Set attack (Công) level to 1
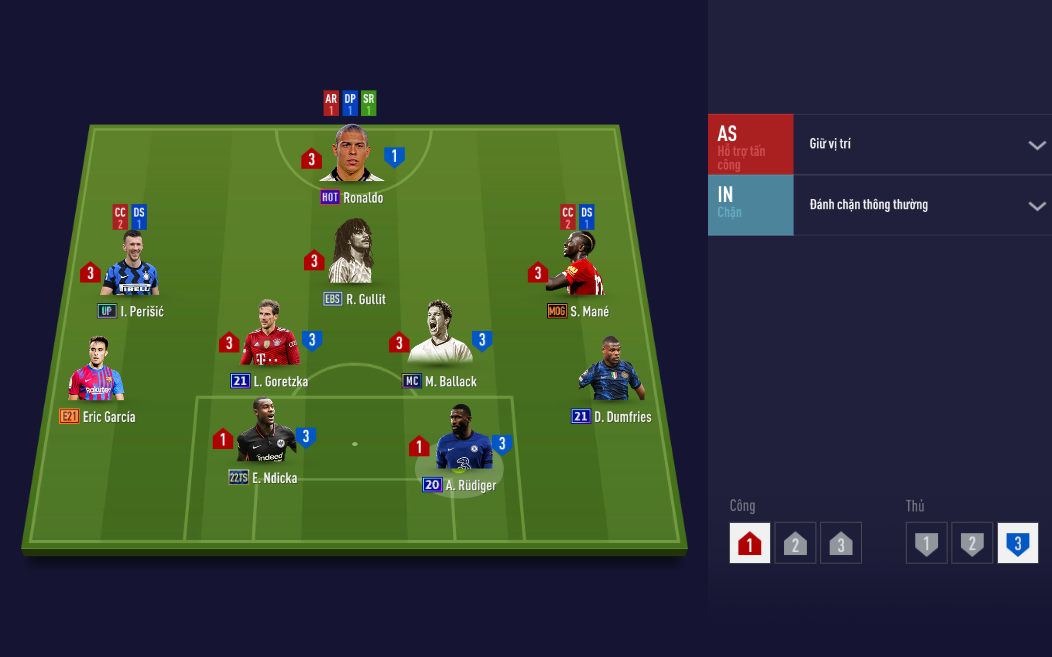This screenshot has height=657, width=1052. [x=750, y=543]
